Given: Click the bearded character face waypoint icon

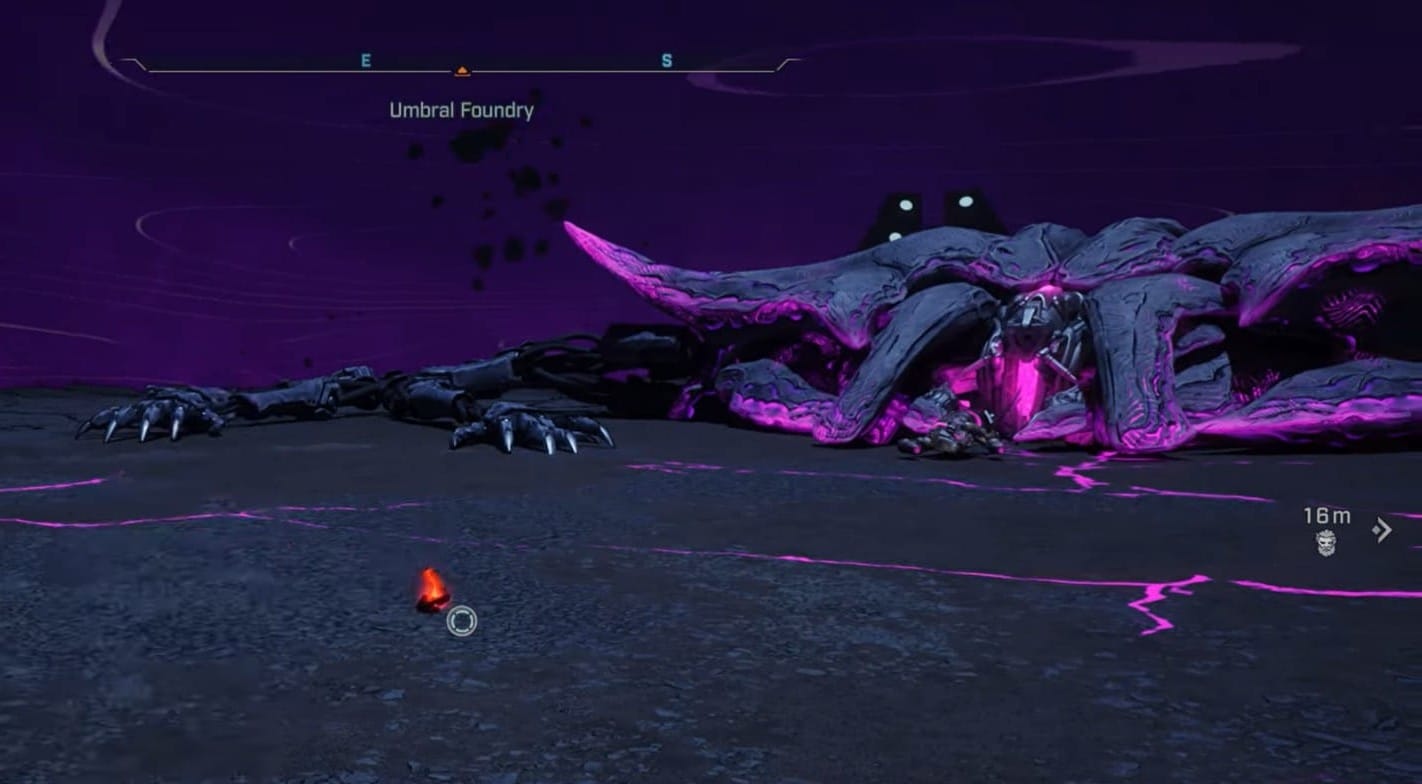Looking at the screenshot, I should 1324,545.
